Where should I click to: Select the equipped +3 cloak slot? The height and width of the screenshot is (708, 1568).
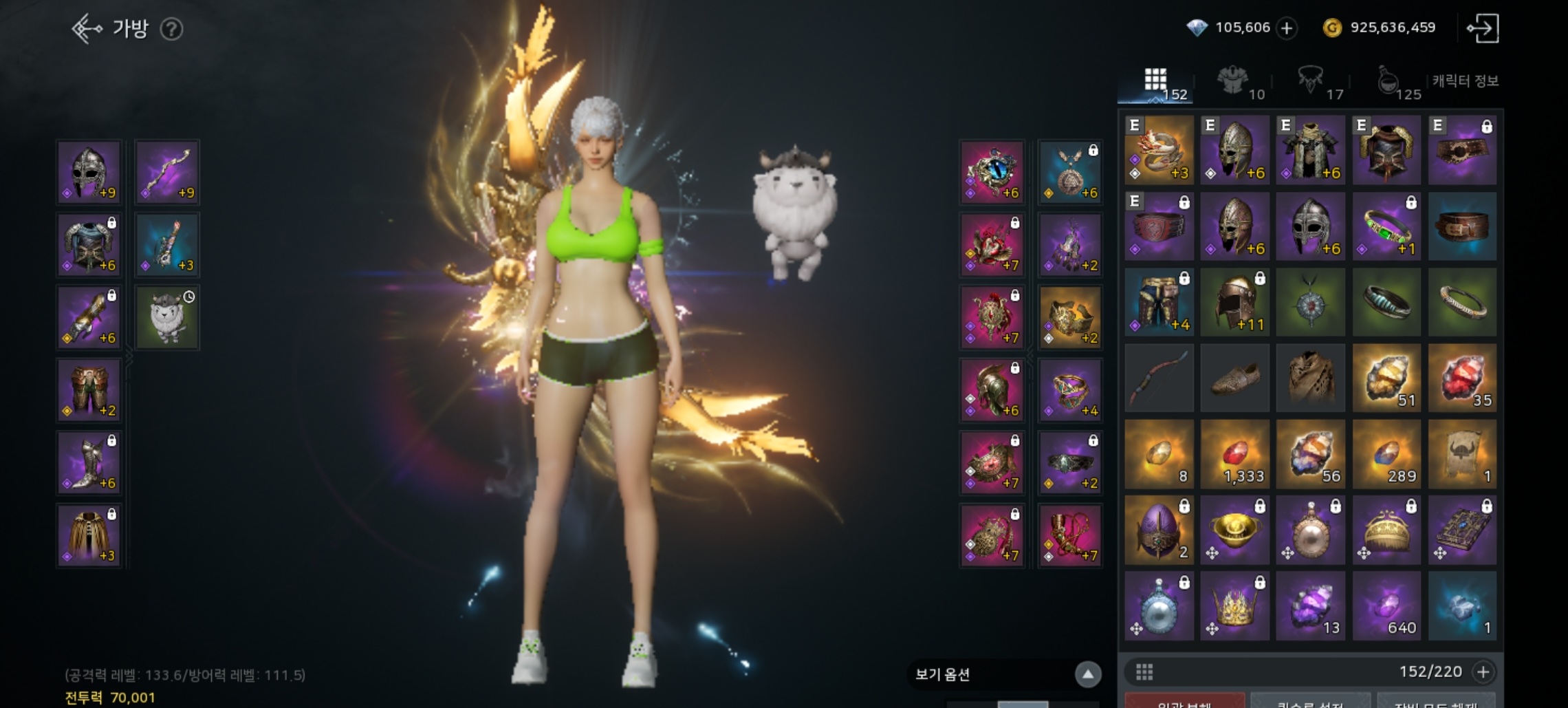(x=89, y=535)
